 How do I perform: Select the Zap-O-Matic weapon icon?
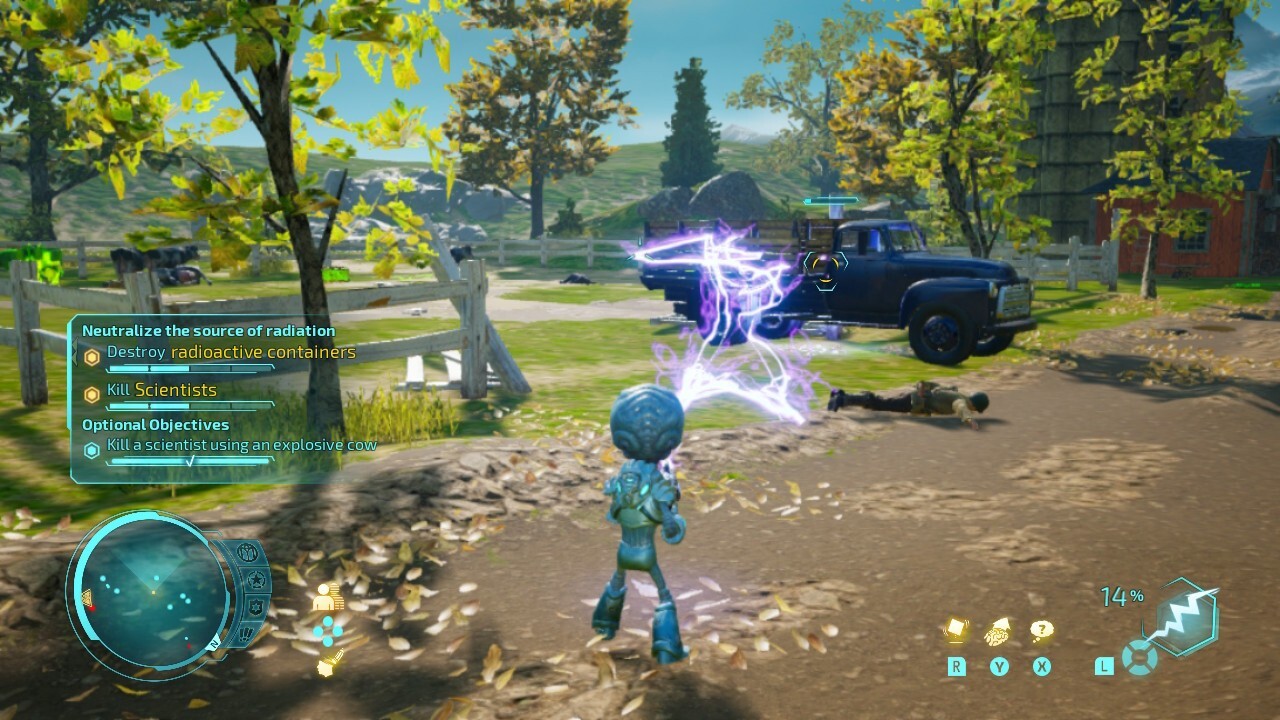click(x=1190, y=618)
